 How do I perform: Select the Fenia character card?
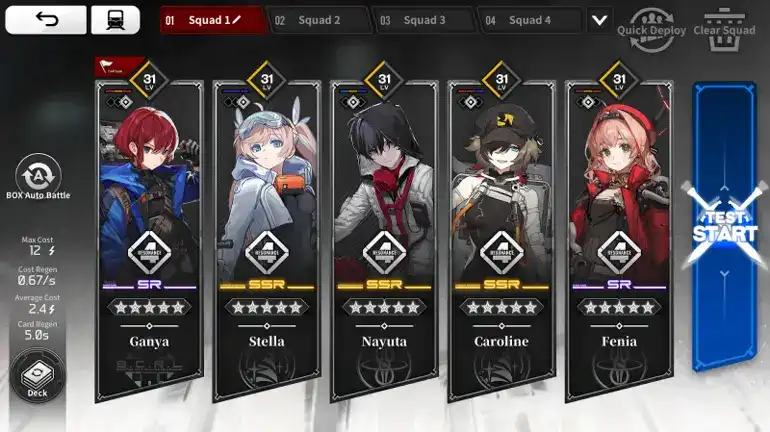(x=619, y=230)
